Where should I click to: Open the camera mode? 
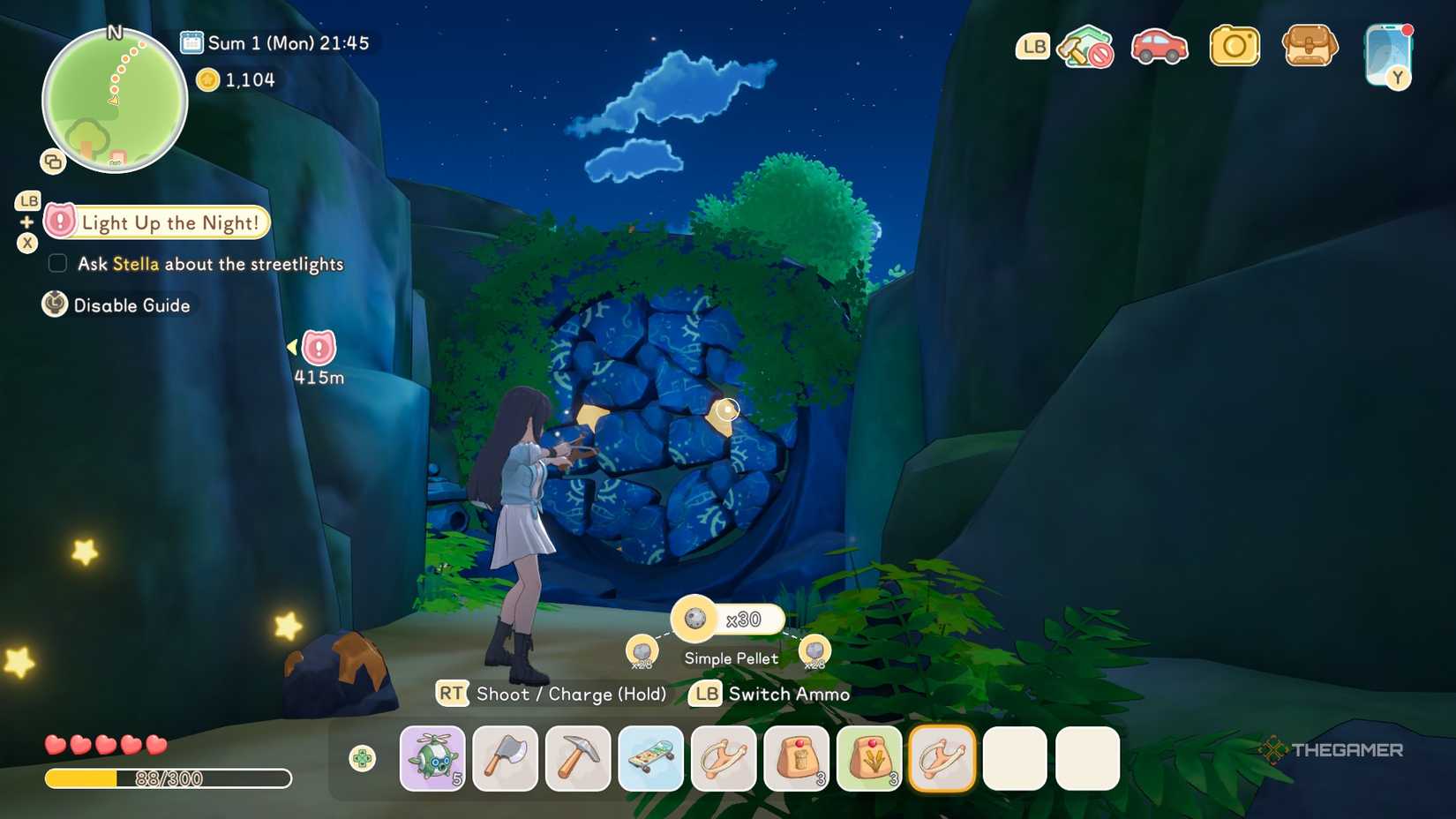coord(1234,46)
